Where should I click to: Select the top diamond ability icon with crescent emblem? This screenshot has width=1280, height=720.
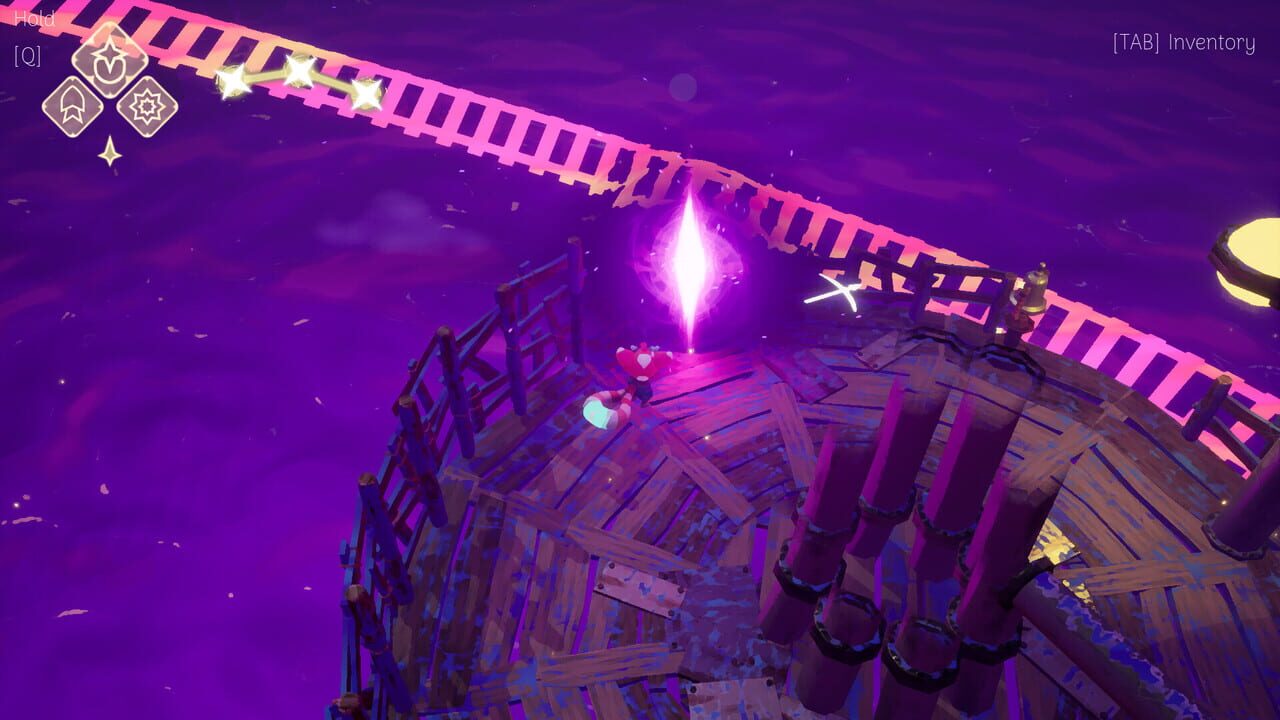[110, 60]
